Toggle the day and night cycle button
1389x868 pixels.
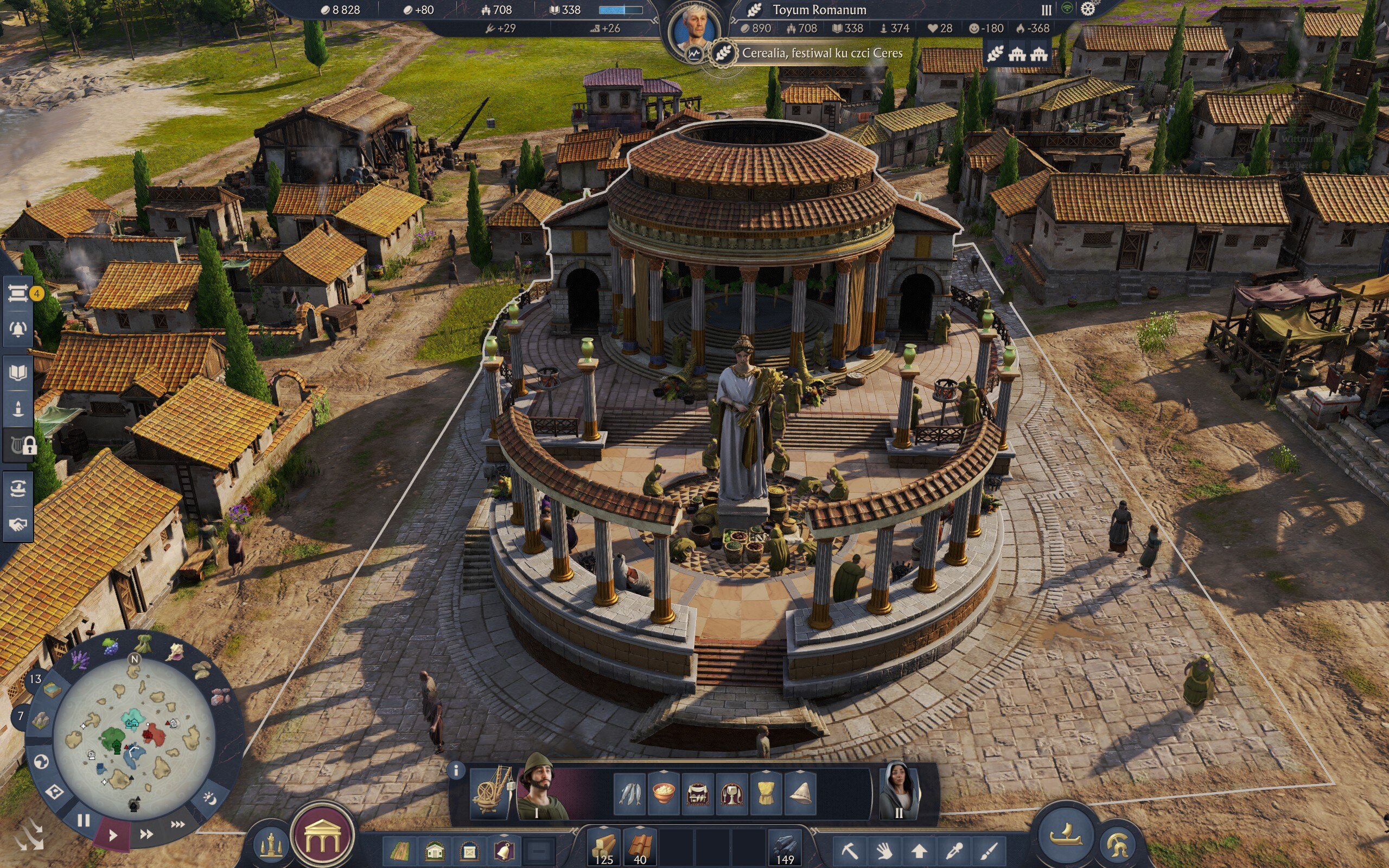click(x=209, y=798)
